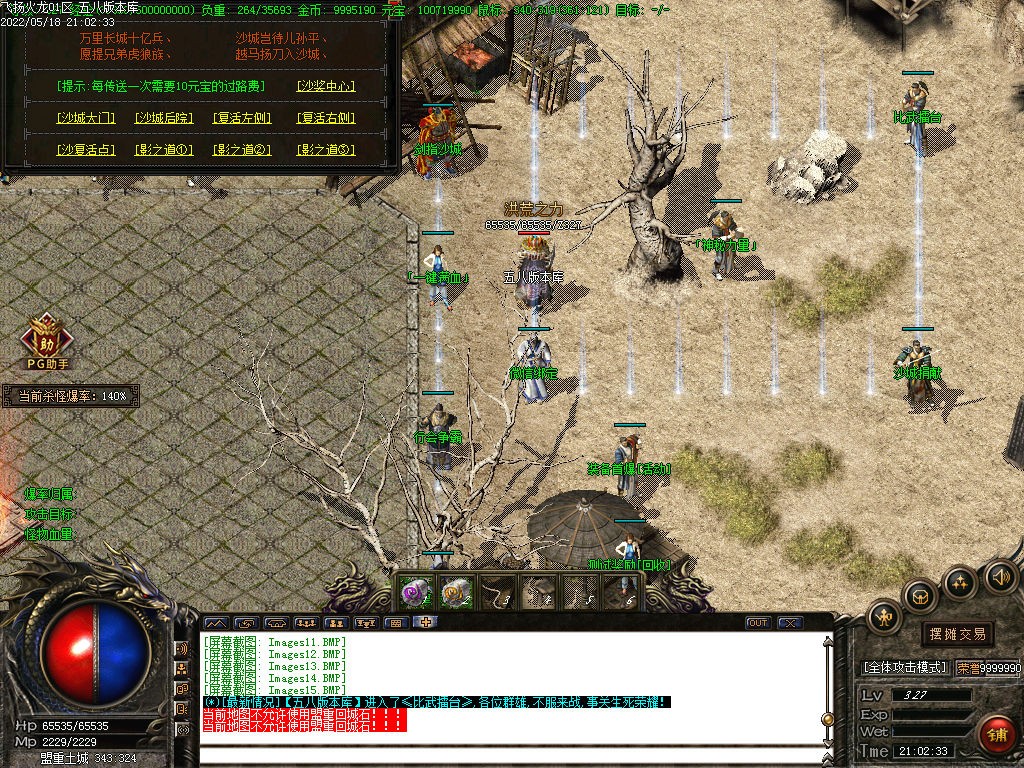Open the bag chest icon
This screenshot has height=768, width=1024.
918,596
